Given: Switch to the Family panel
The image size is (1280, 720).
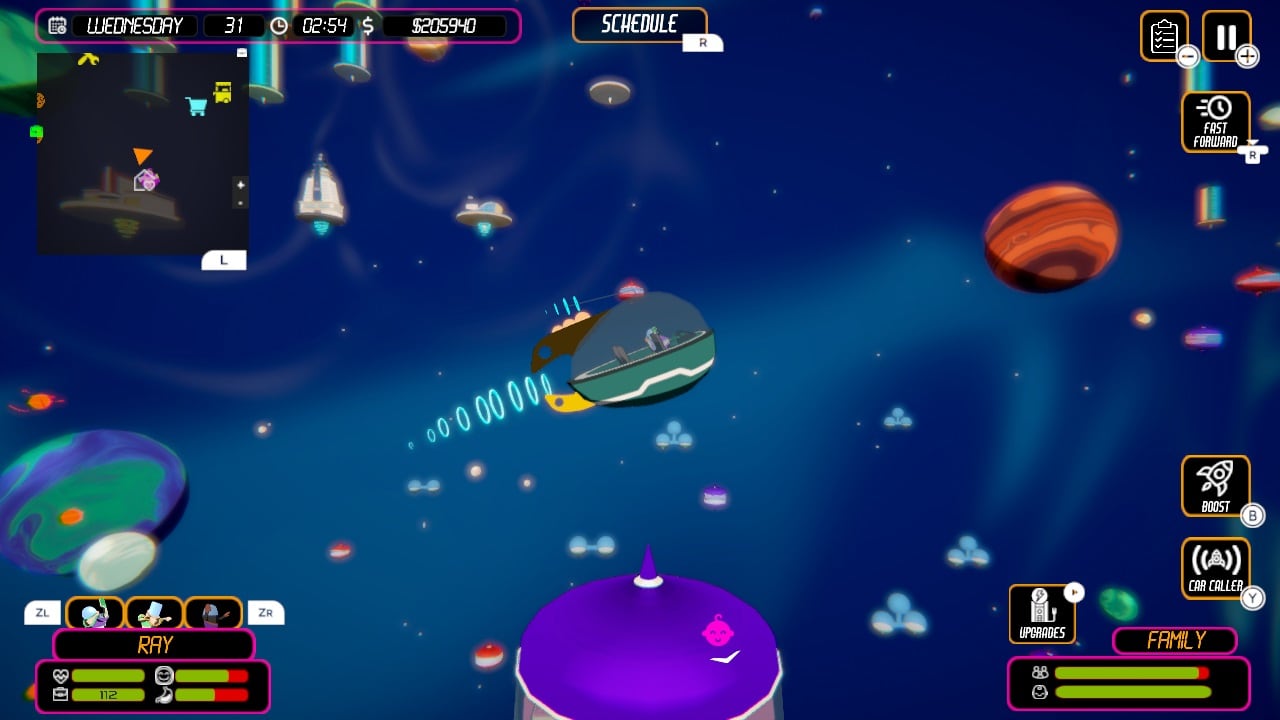Looking at the screenshot, I should tap(1174, 640).
